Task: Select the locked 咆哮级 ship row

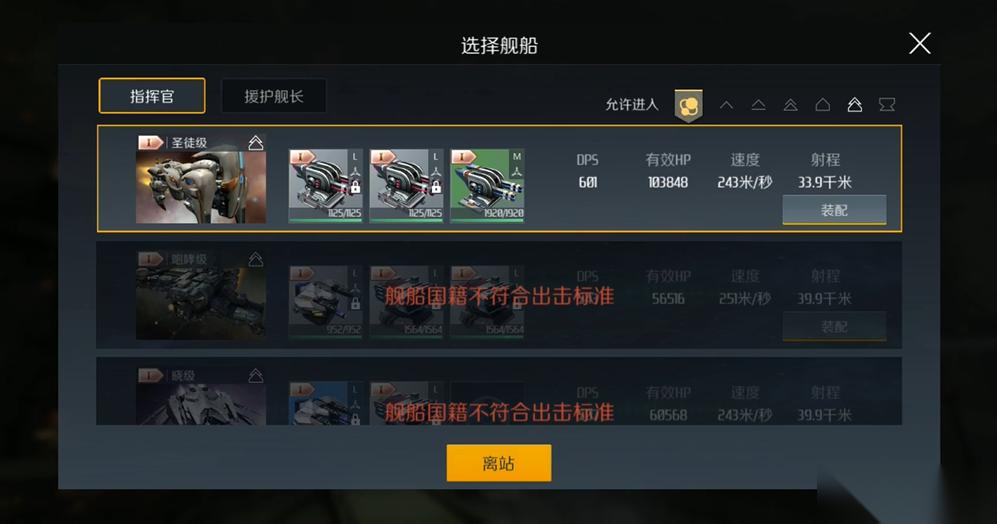Action: [498, 295]
